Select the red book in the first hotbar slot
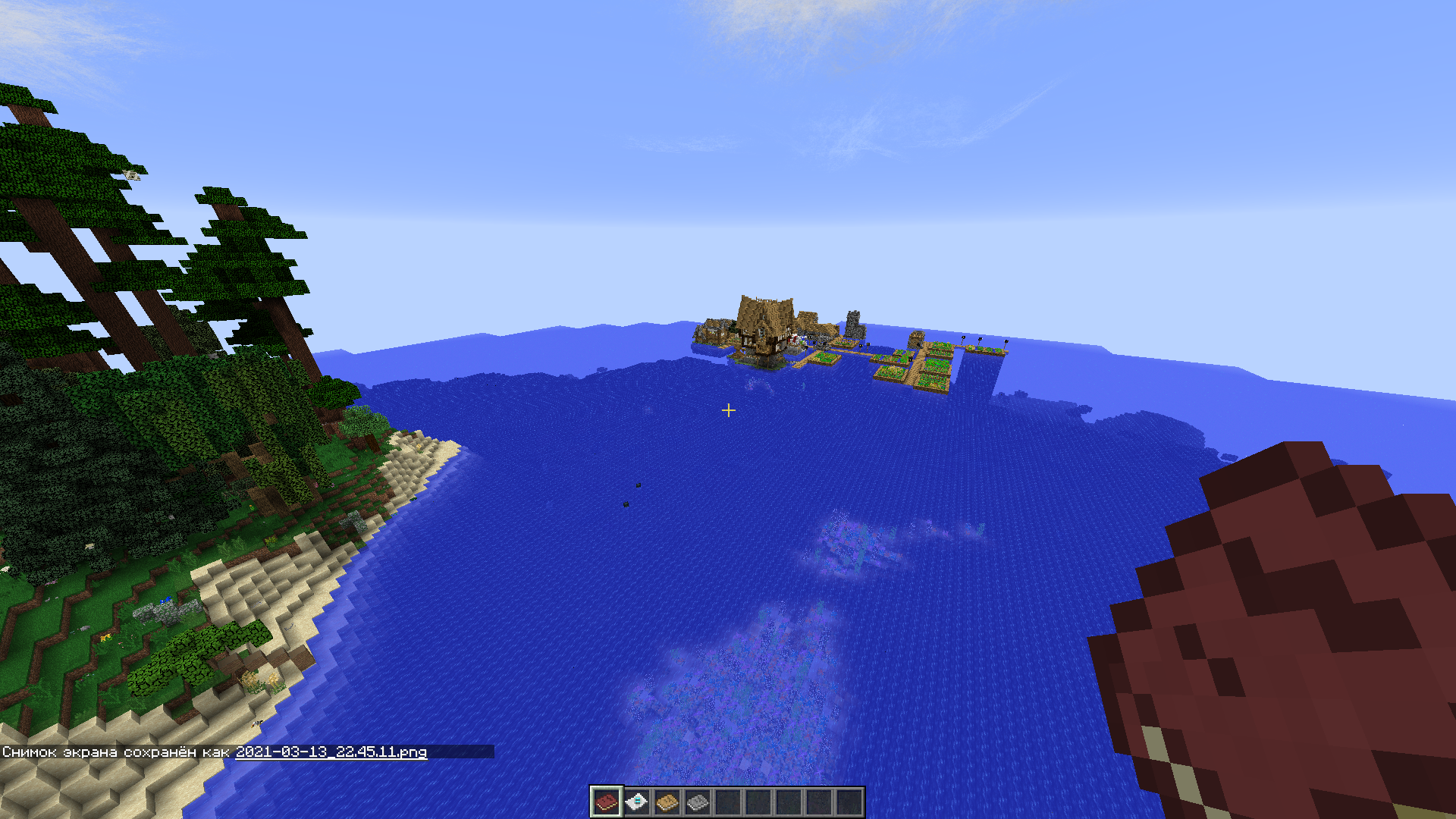 pos(607,802)
